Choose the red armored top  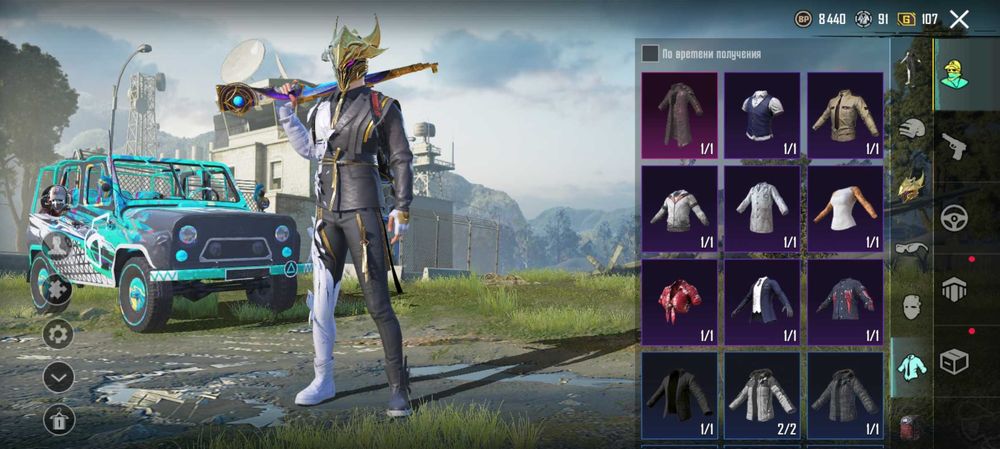click(x=679, y=302)
